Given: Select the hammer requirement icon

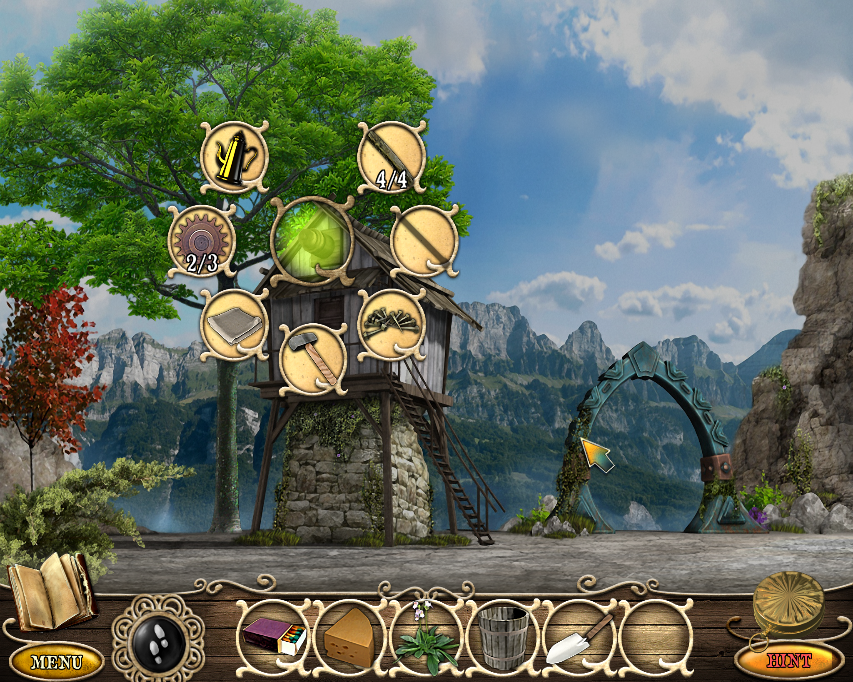Looking at the screenshot, I should click(312, 357).
